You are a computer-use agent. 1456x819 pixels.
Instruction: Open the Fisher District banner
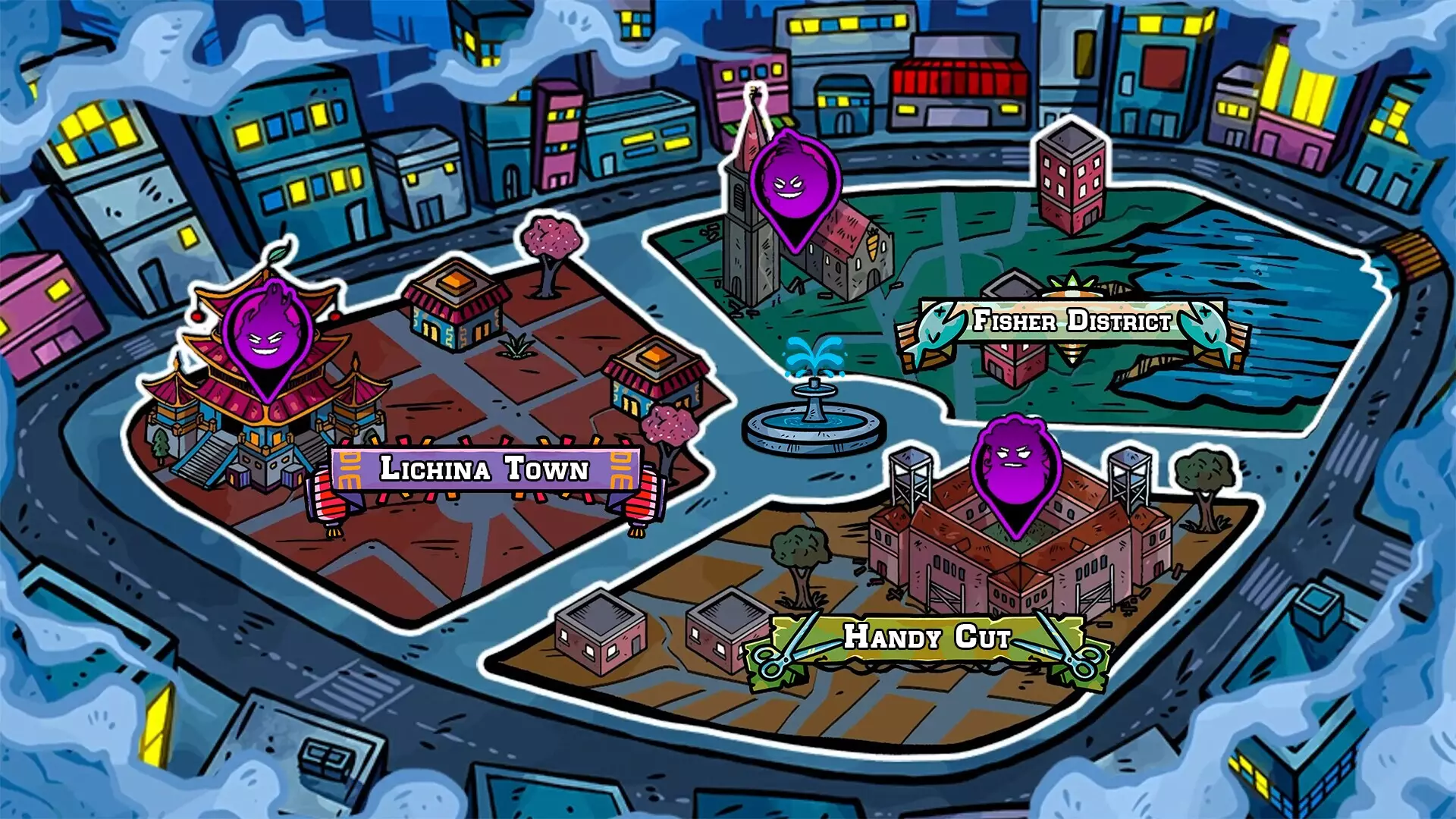[x=1072, y=322]
